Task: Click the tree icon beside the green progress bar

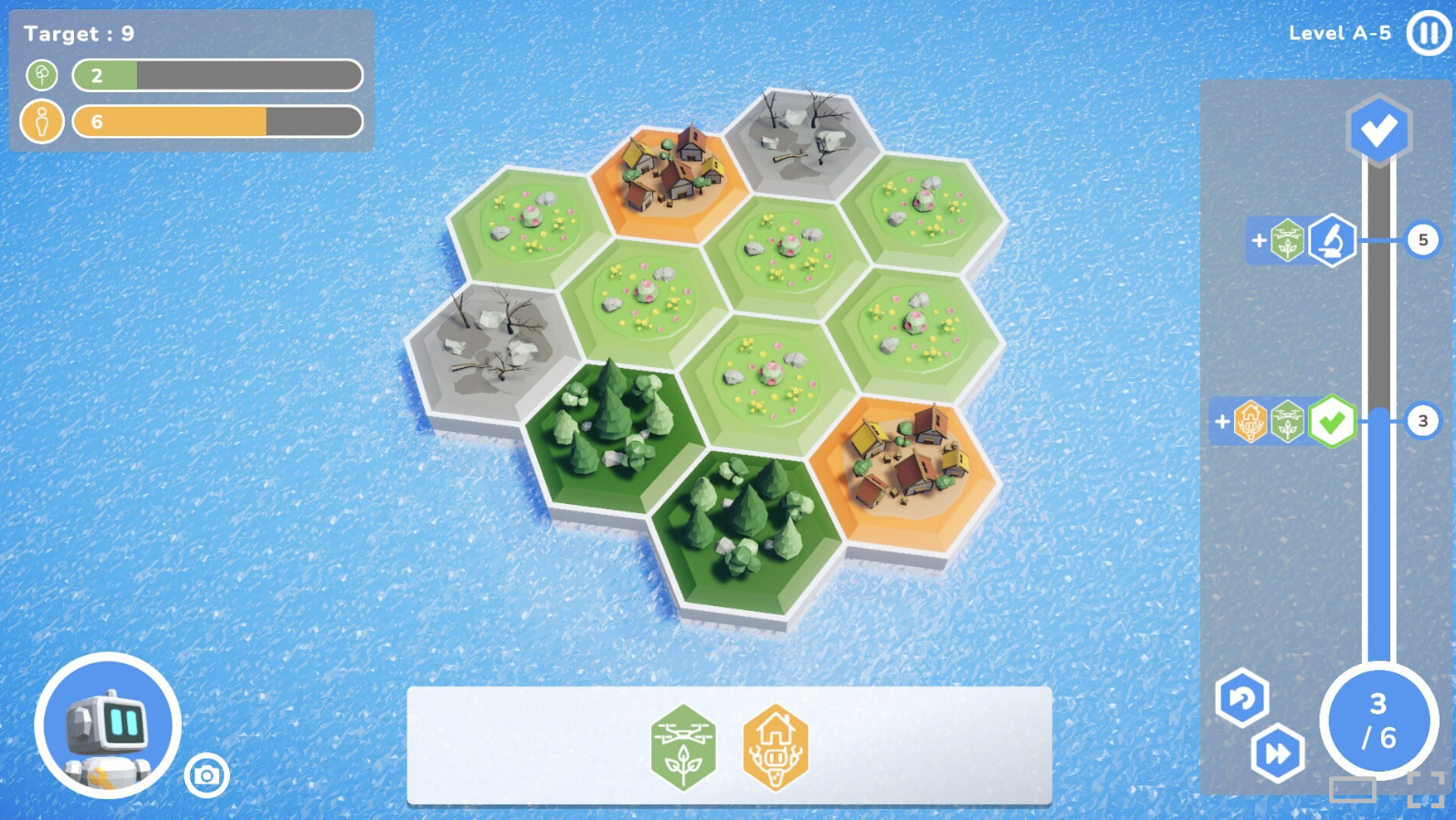Action: coord(40,75)
